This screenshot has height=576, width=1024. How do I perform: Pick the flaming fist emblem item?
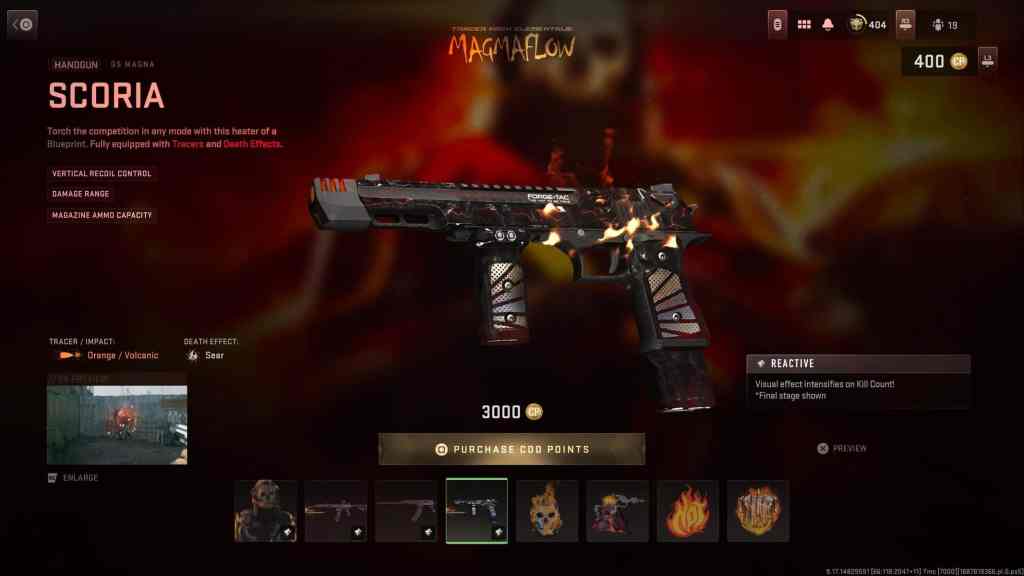(x=758, y=510)
